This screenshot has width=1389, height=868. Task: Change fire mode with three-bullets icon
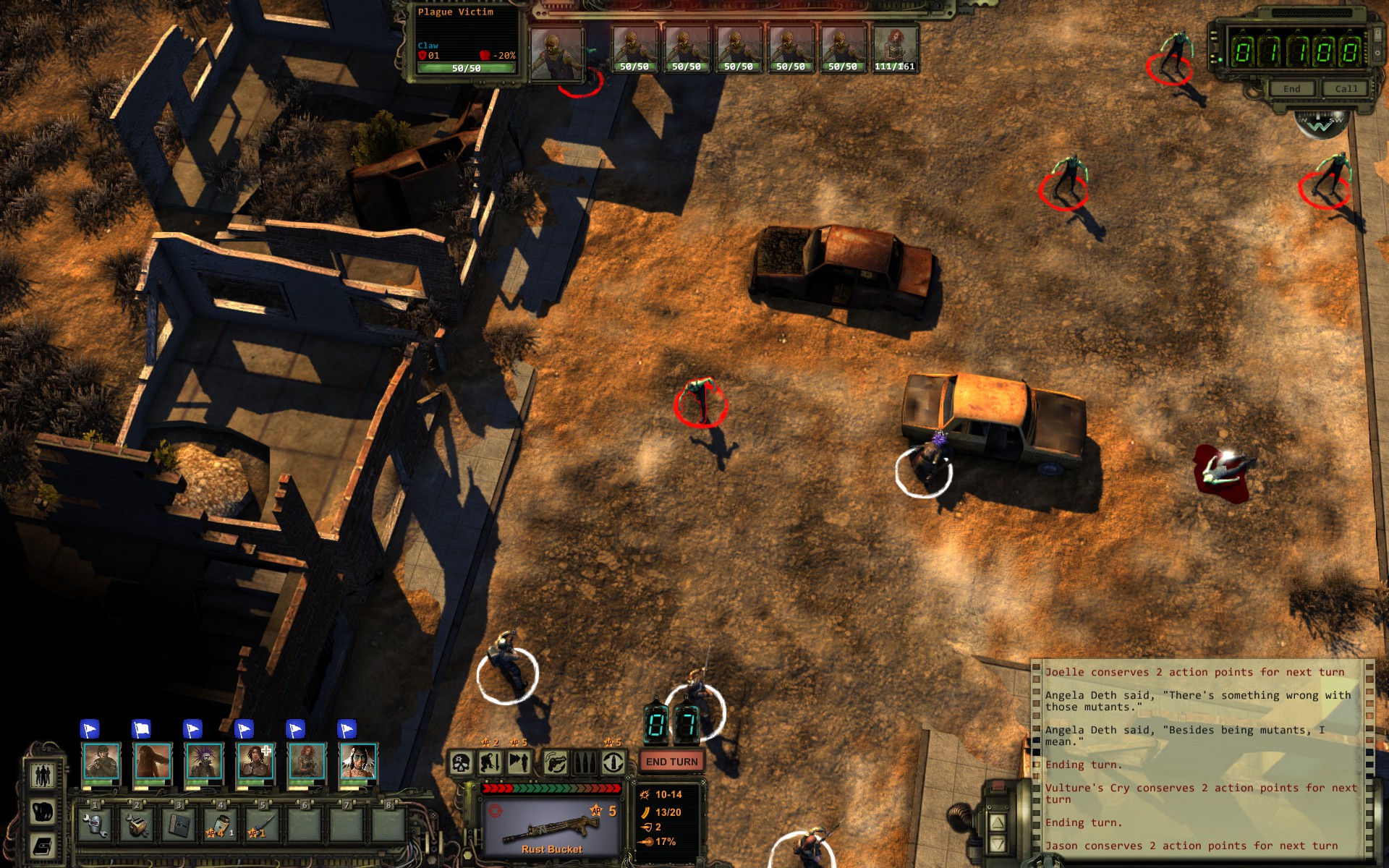pyautogui.click(x=585, y=762)
